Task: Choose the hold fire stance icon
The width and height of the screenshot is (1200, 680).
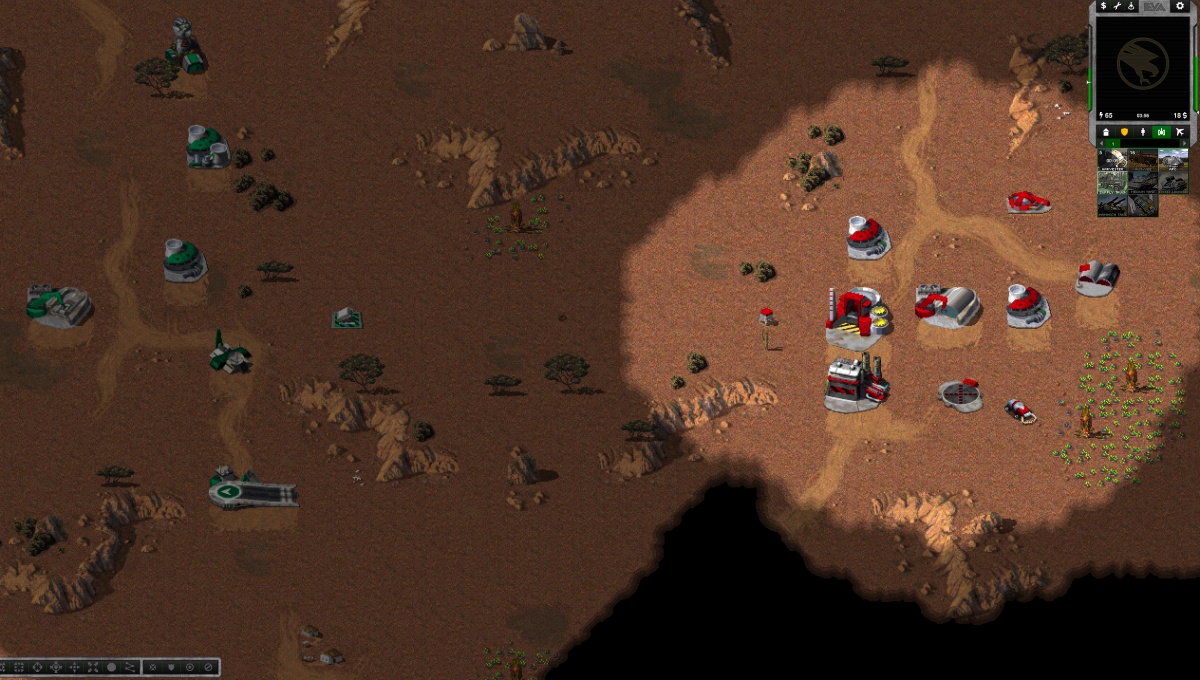Action: coord(208,667)
